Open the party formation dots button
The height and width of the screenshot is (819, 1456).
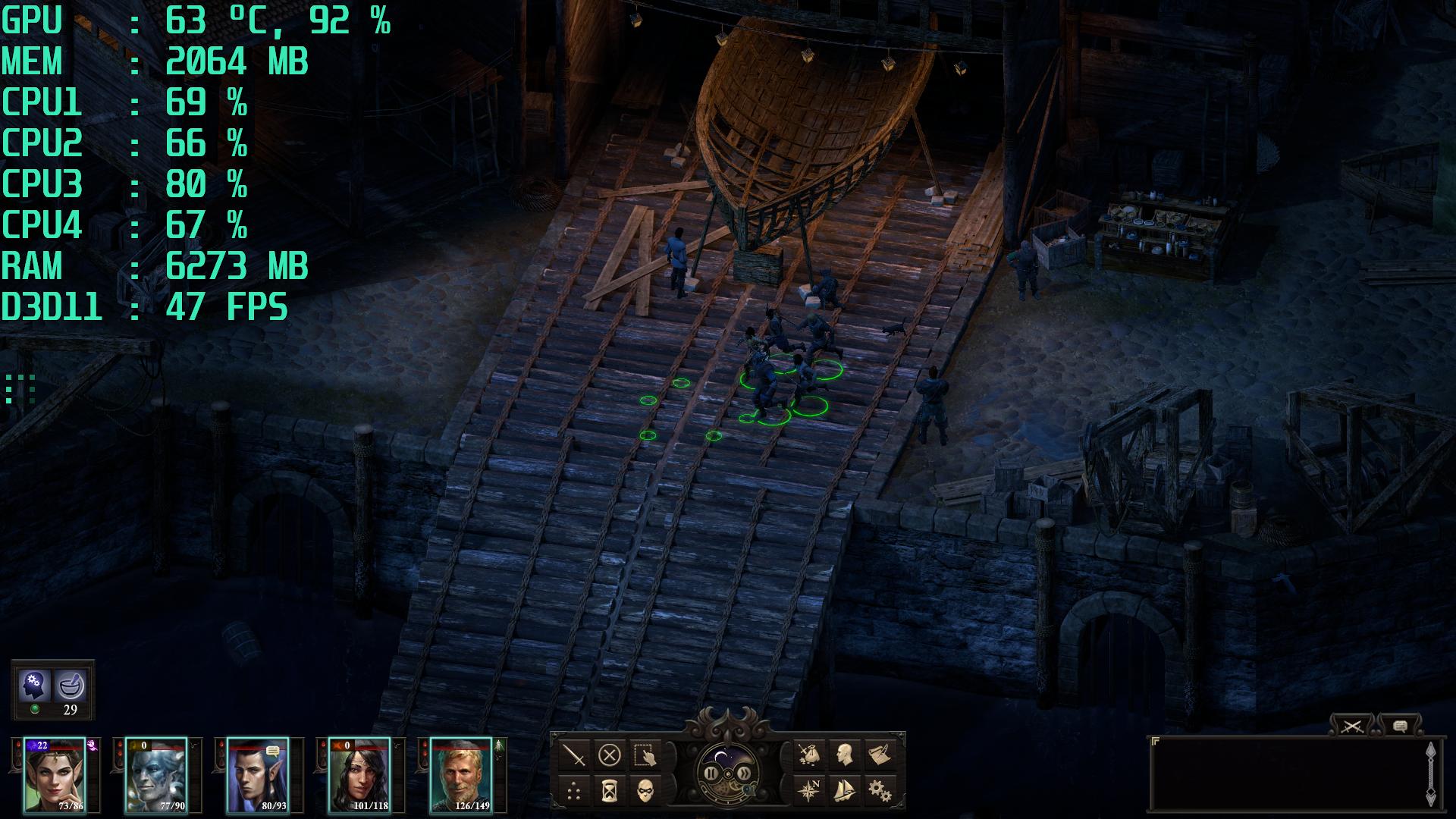pos(575,791)
